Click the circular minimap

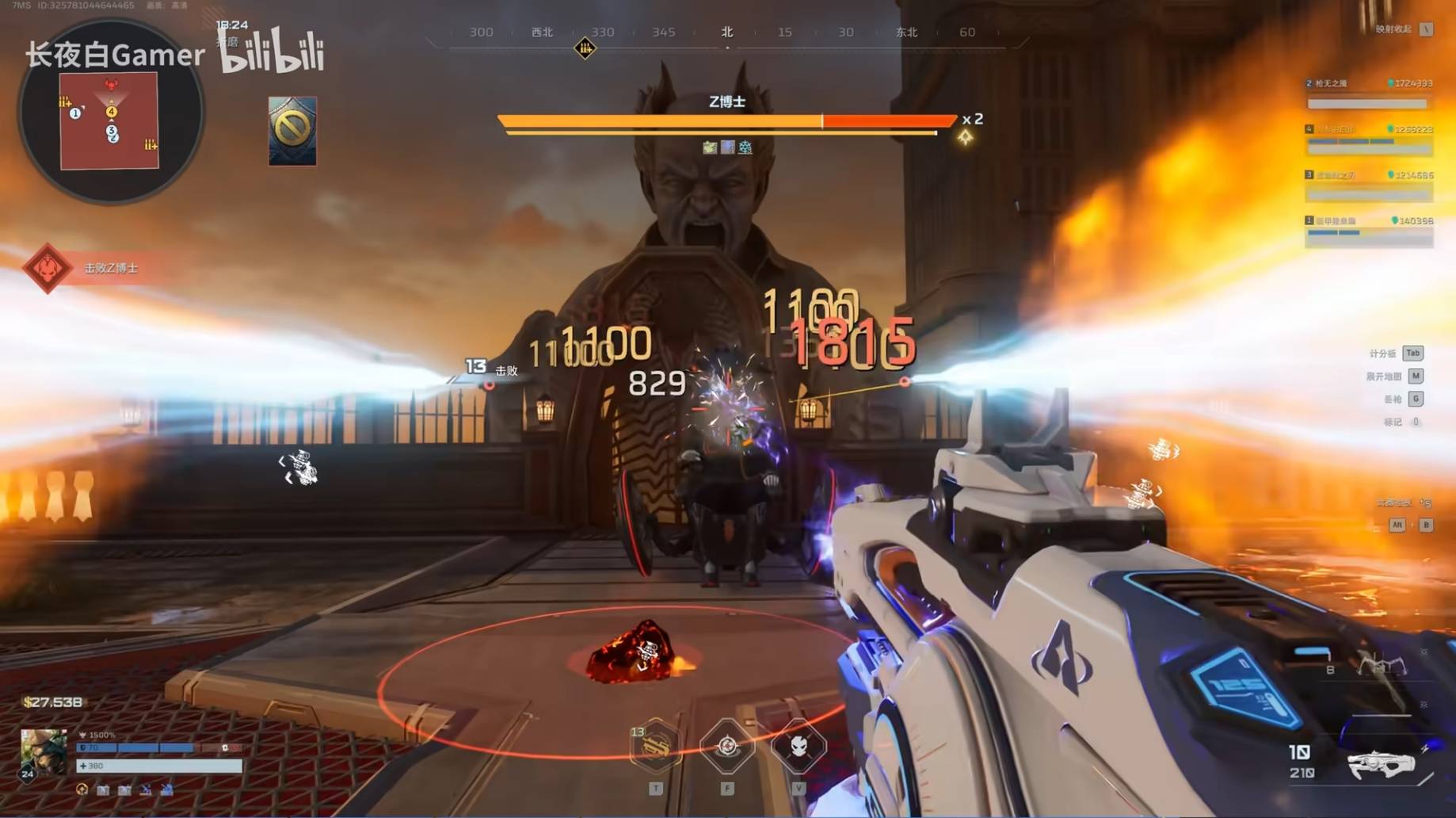pyautogui.click(x=110, y=113)
